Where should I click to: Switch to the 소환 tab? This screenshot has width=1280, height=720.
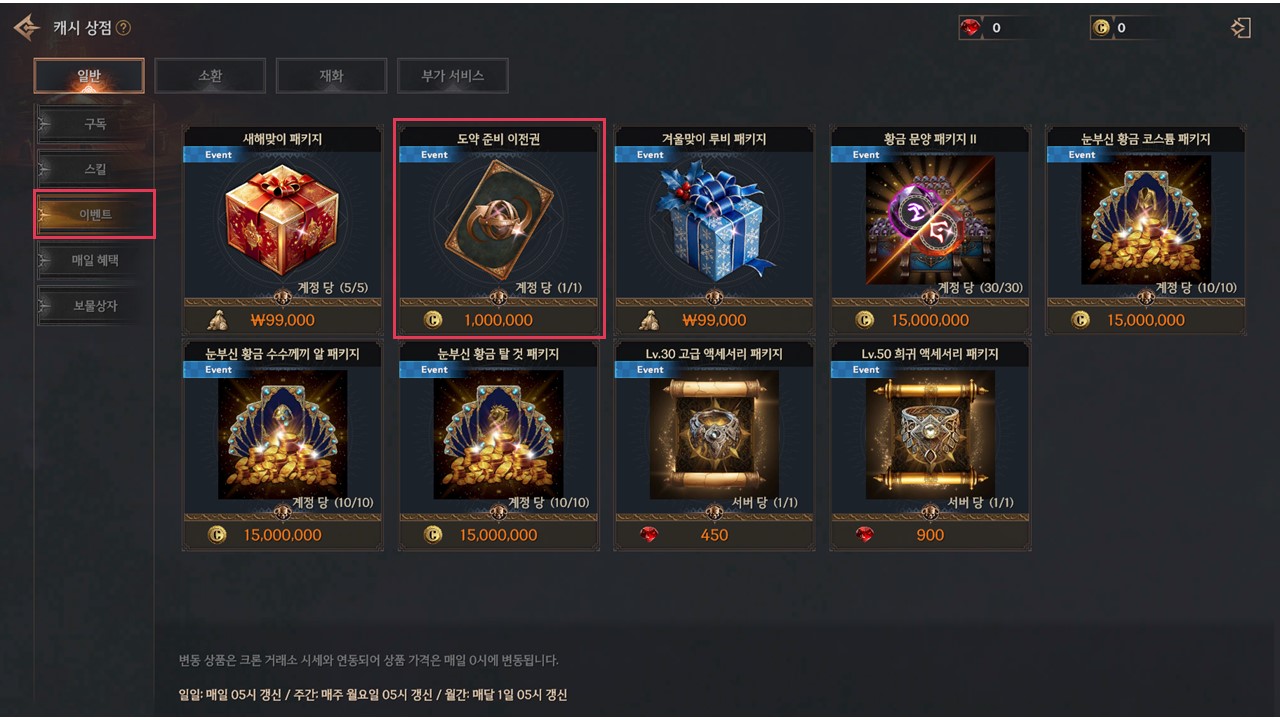click(210, 76)
